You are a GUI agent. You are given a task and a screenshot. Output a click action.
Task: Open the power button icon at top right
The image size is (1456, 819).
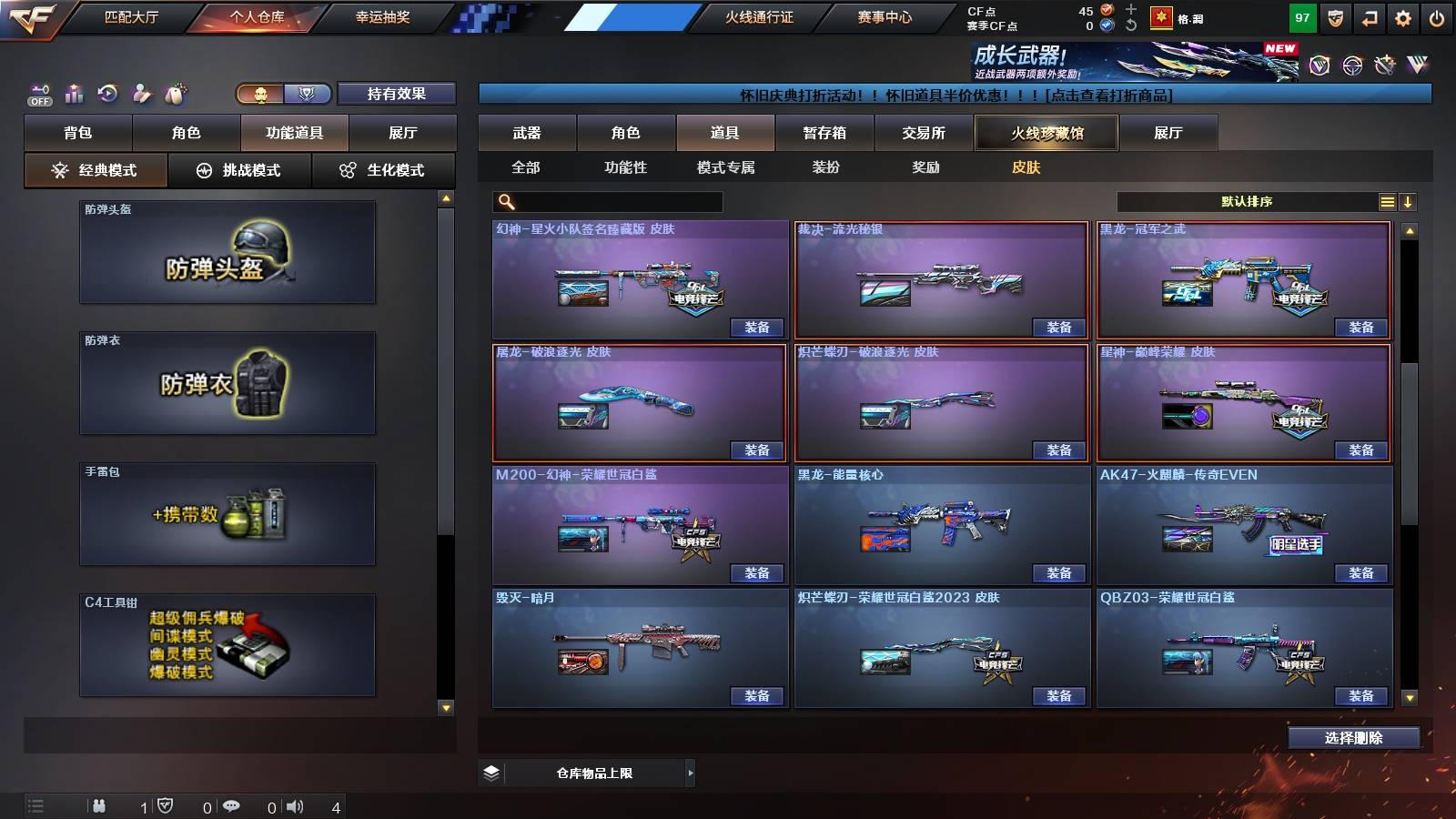tap(1436, 16)
